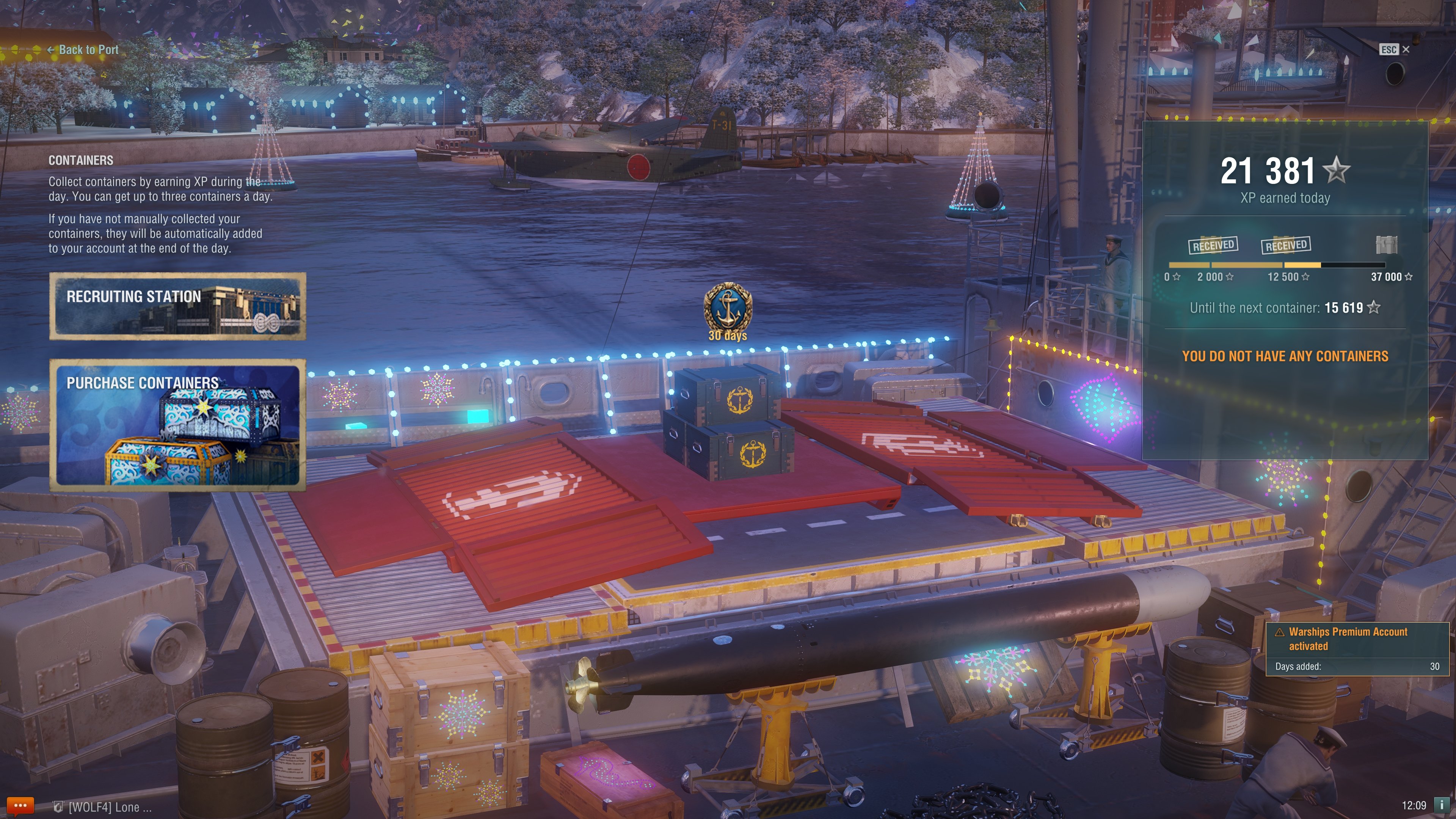Open the Recruiting Station banner
The height and width of the screenshot is (819, 1456).
177,306
